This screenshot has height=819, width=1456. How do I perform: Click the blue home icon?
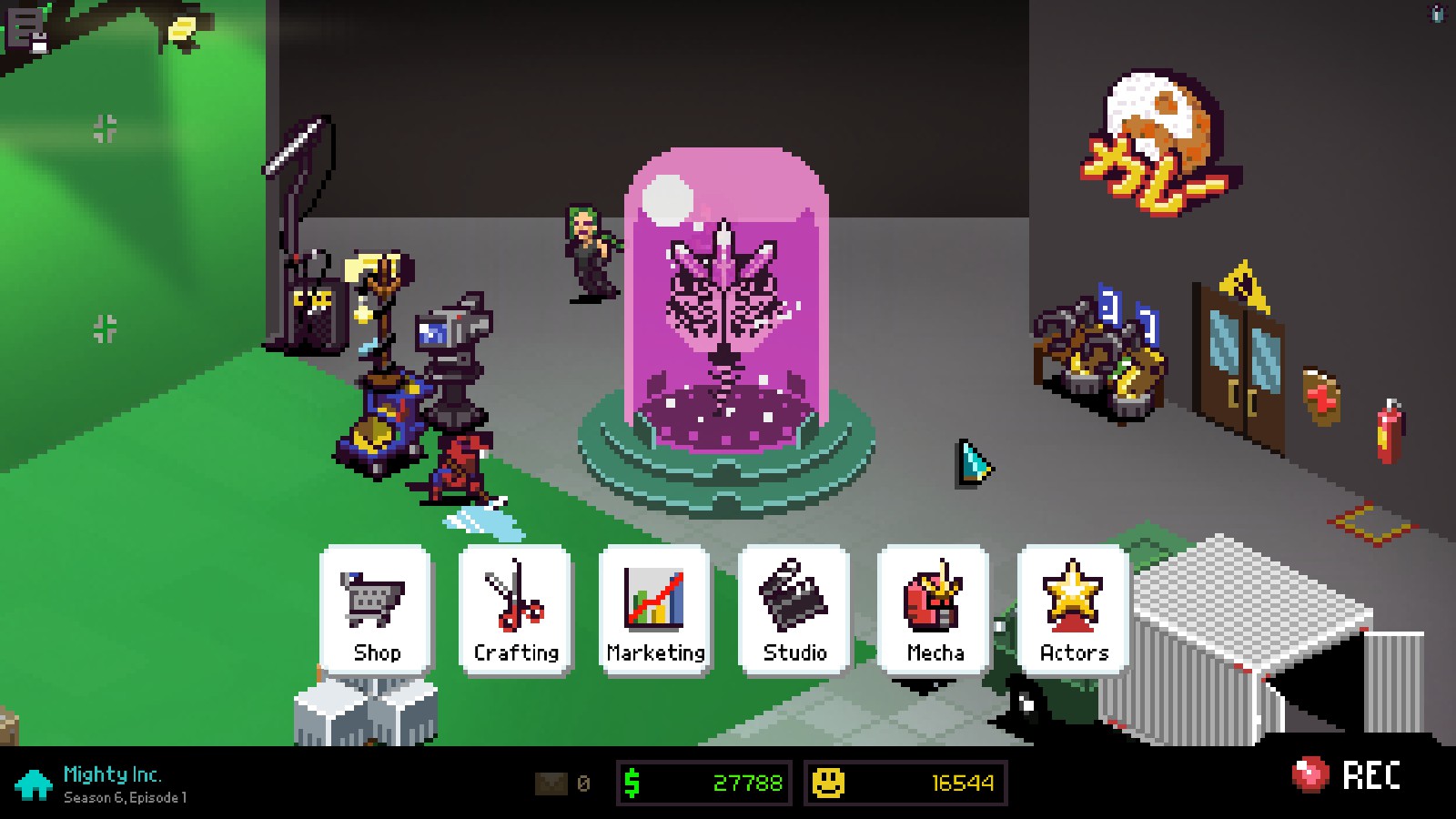click(x=34, y=784)
